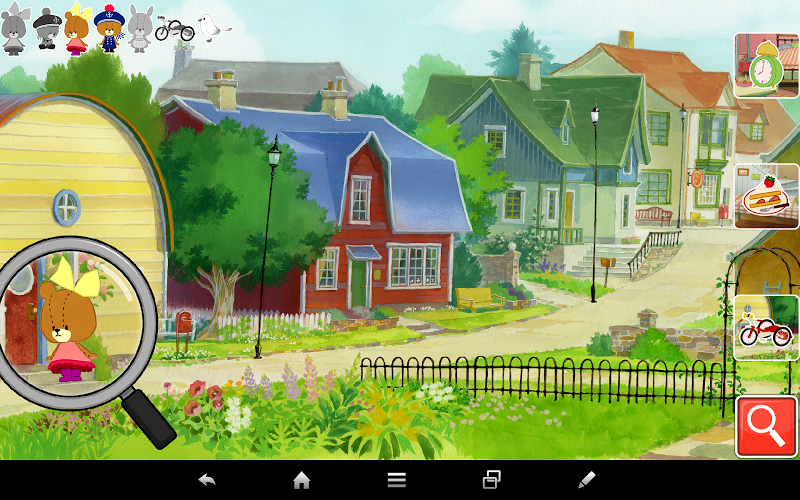
Task: Tap the Android home button
Action: (x=301, y=480)
